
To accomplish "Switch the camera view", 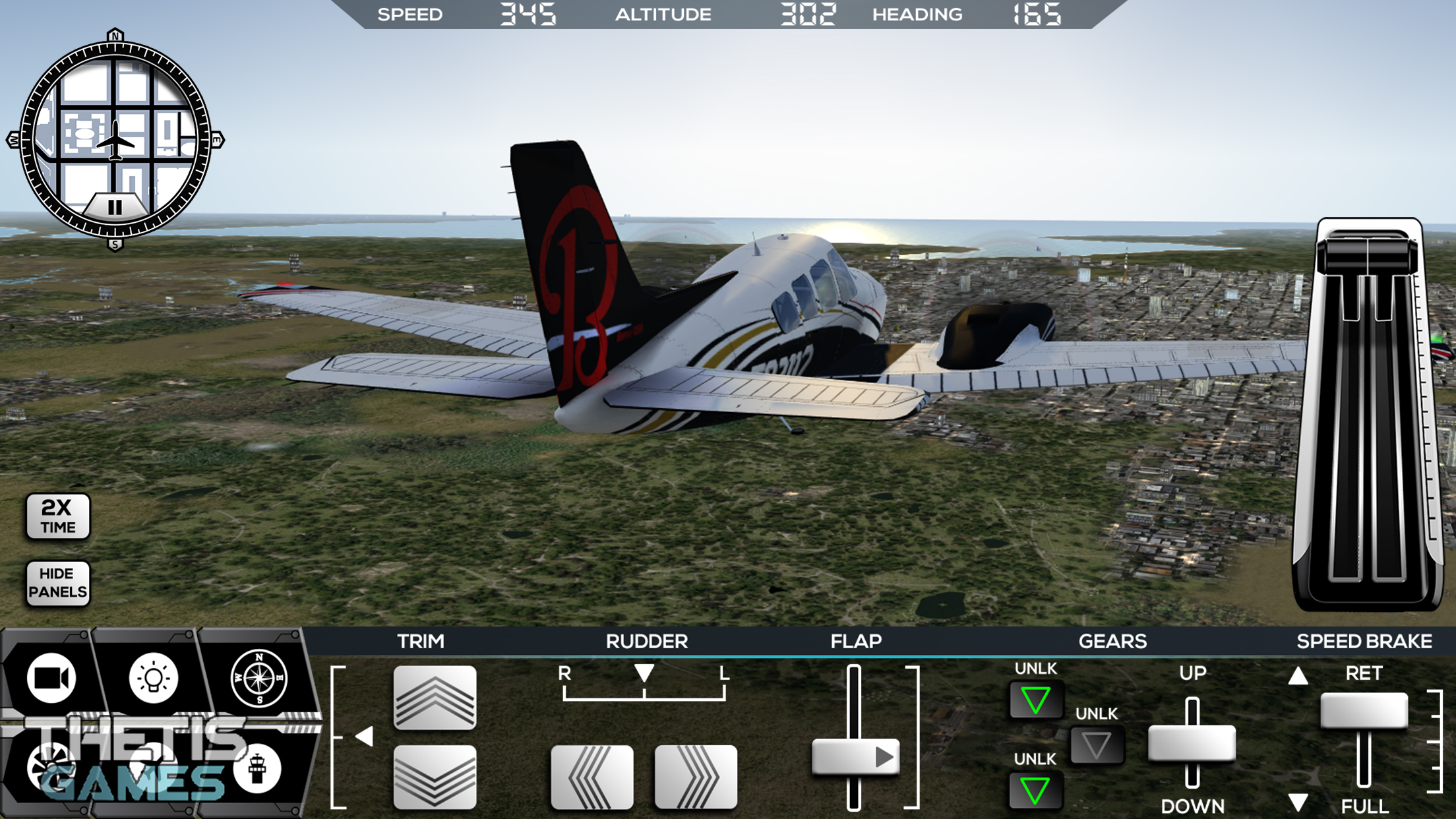I will pos(51,678).
